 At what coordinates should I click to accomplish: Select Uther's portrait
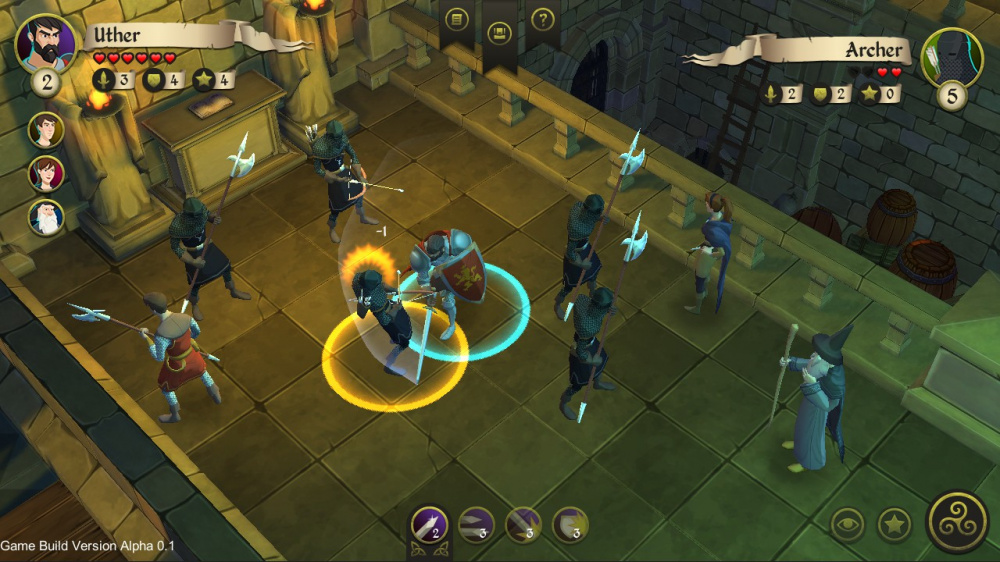click(45, 42)
